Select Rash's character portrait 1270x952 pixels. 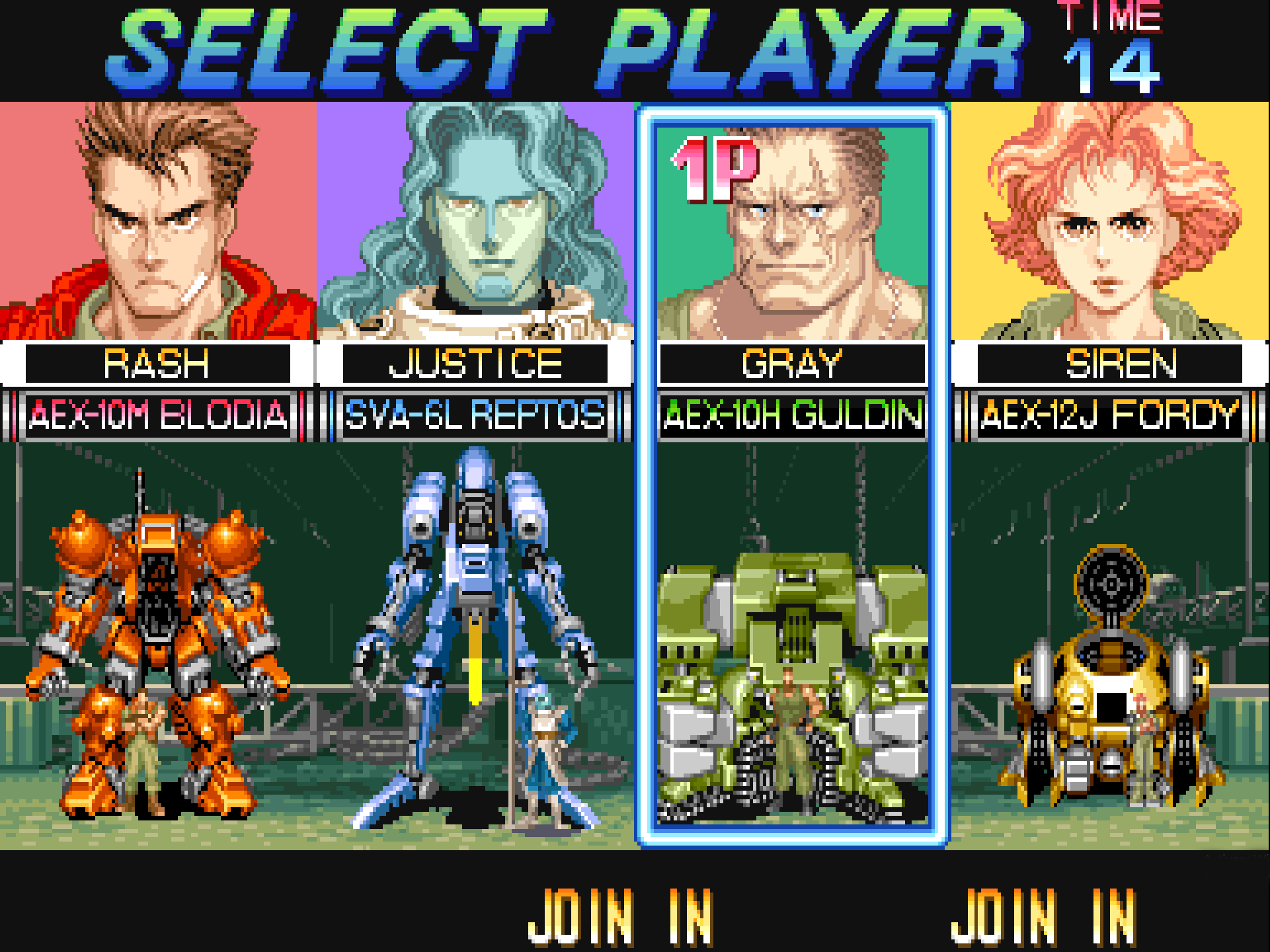[x=157, y=221]
